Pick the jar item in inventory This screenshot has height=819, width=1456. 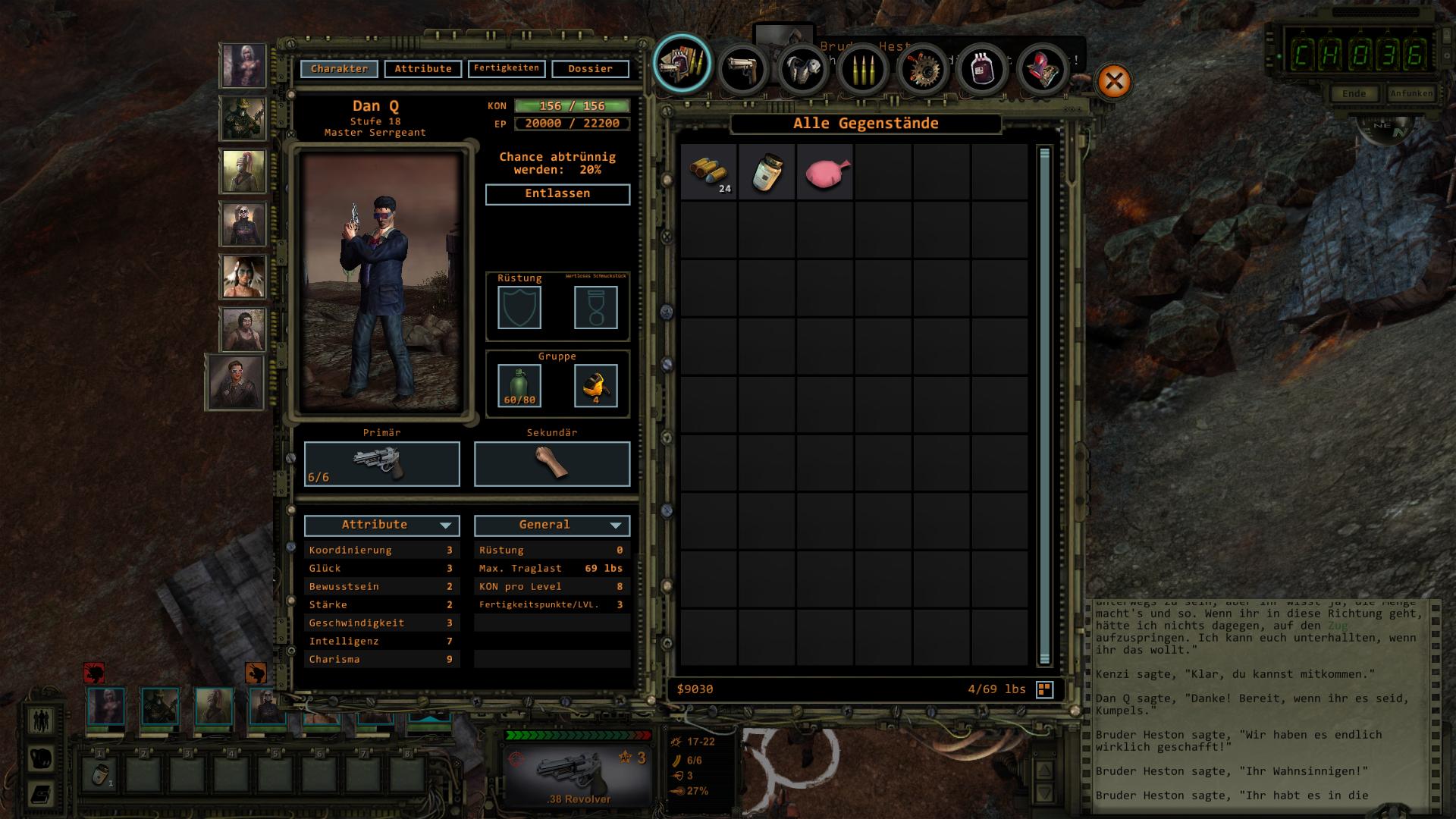[x=767, y=172]
